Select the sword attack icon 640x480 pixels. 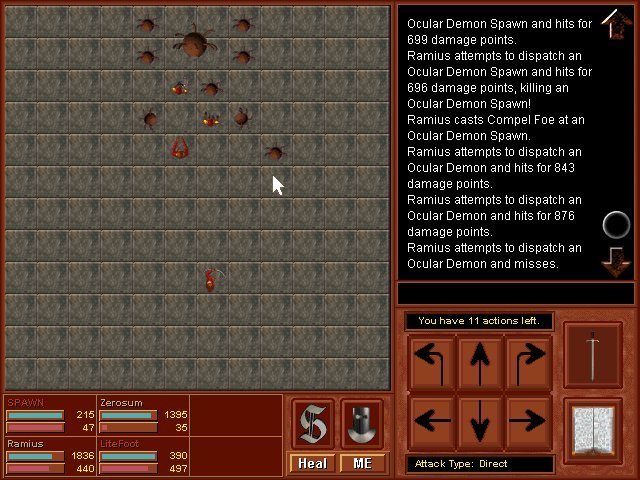(x=593, y=355)
